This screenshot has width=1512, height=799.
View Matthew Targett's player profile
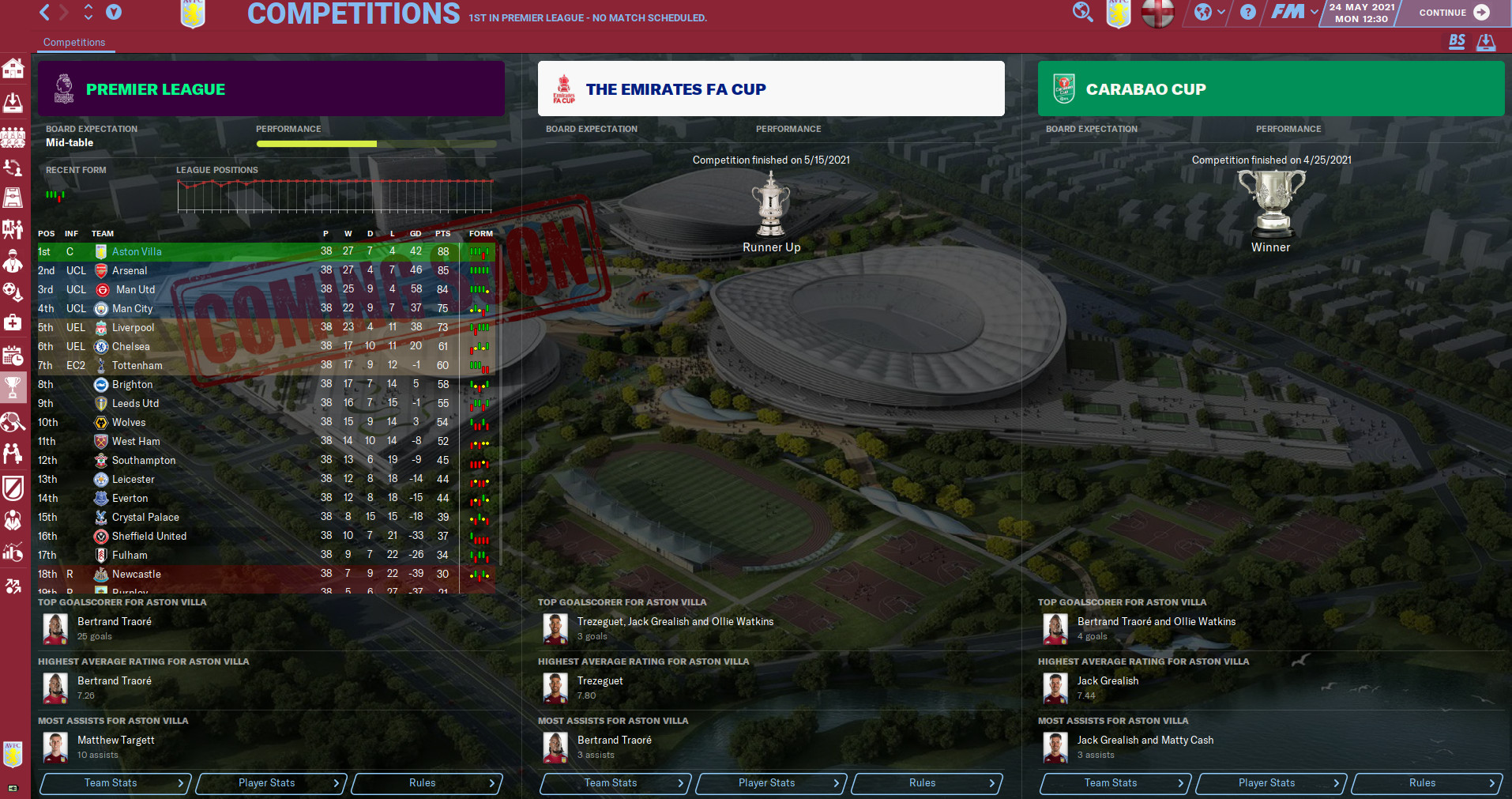(x=115, y=741)
